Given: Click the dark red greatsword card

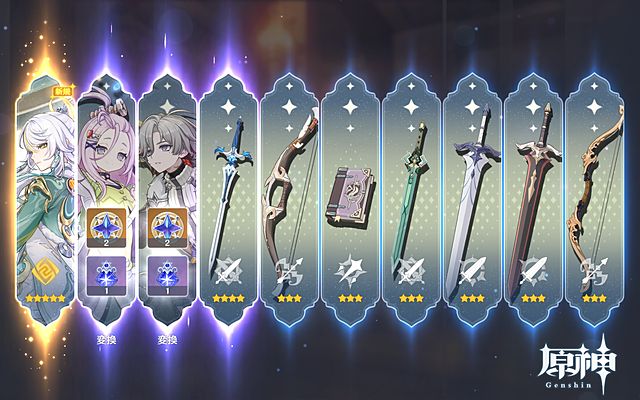Looking at the screenshot, I should point(534,190).
